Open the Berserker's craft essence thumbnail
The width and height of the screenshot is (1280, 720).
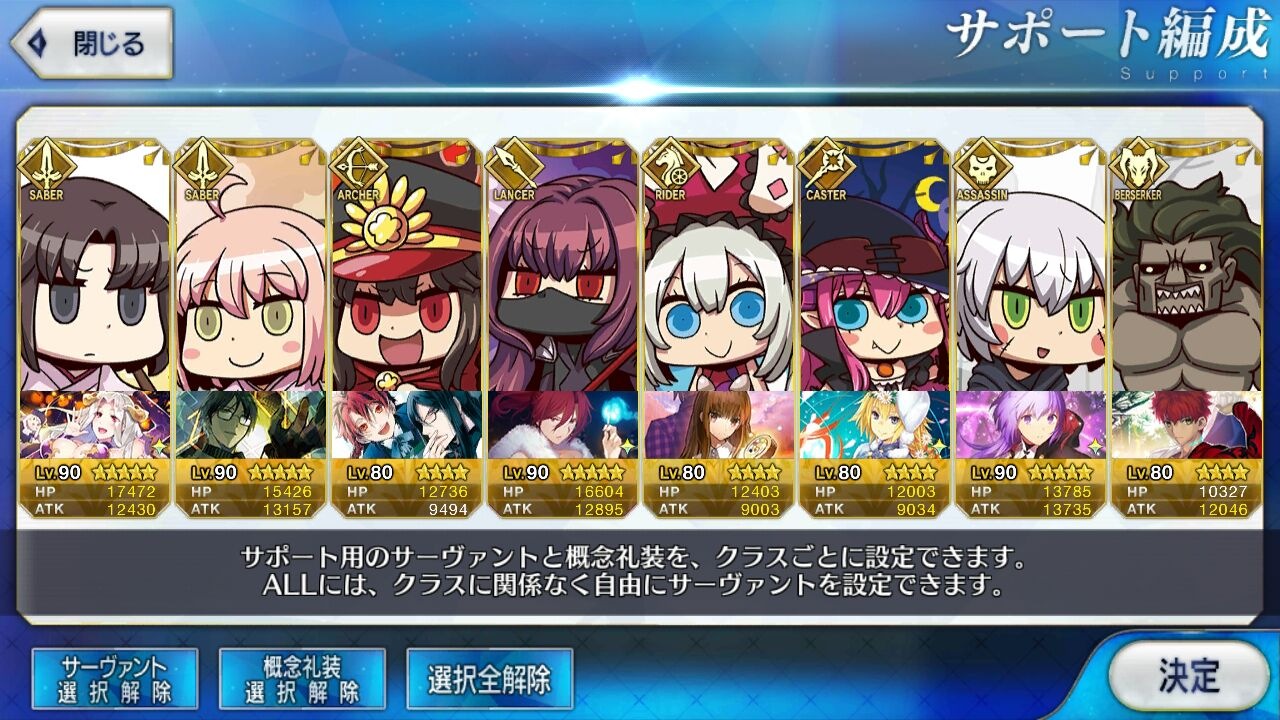point(1186,425)
